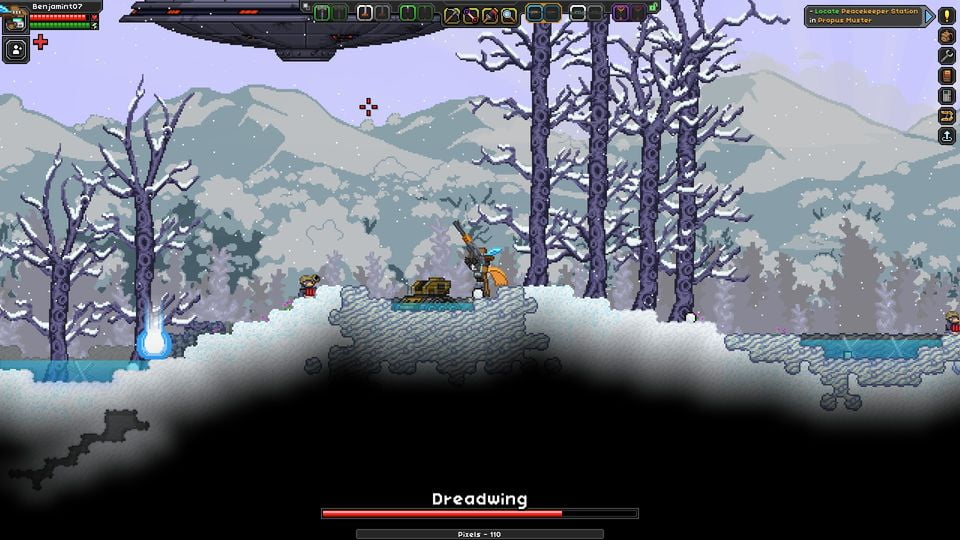The width and height of the screenshot is (960, 540).
Task: Select the paint tool in the hotbar
Action: coord(490,14)
